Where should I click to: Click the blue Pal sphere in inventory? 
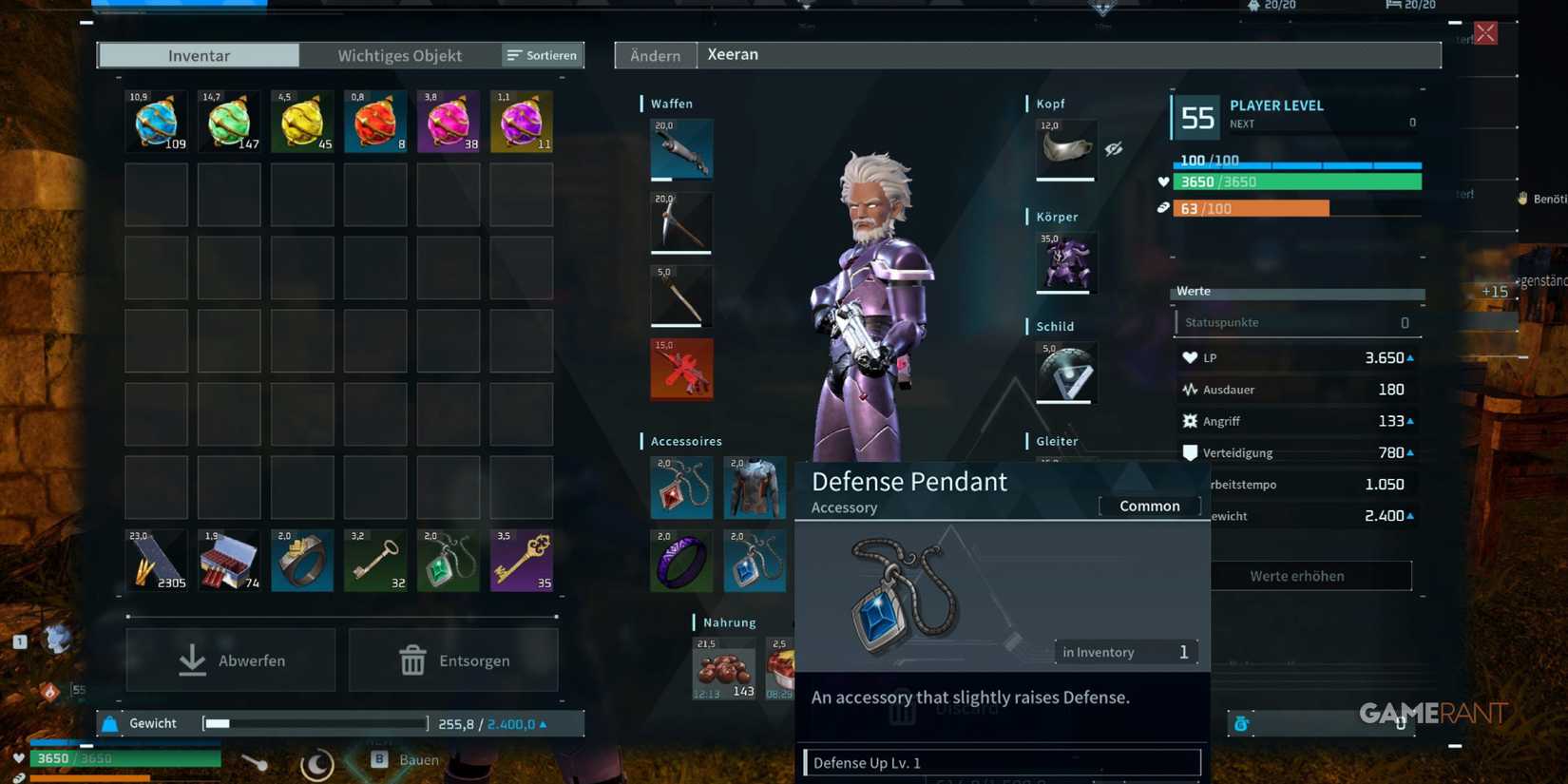pyautogui.click(x=156, y=121)
